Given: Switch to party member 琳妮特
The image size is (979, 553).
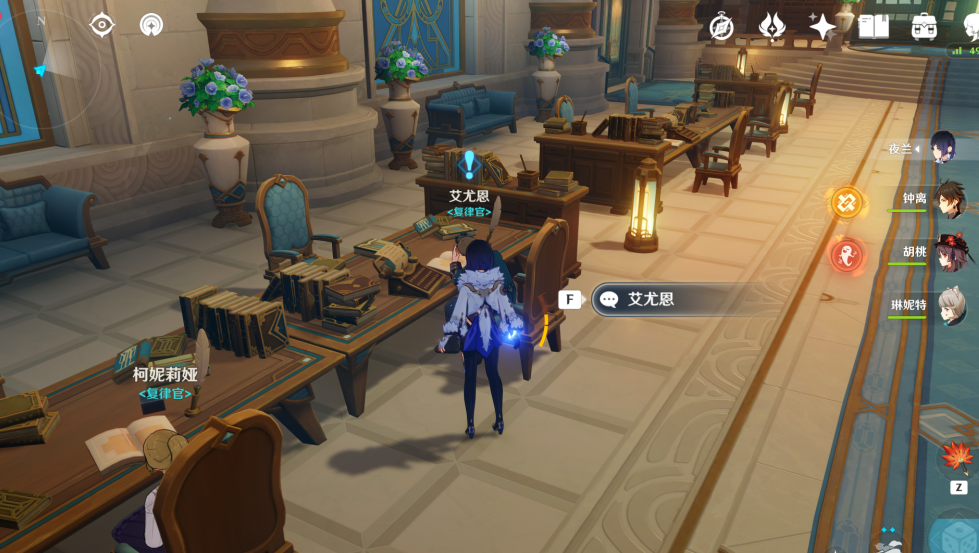Looking at the screenshot, I should click(948, 306).
